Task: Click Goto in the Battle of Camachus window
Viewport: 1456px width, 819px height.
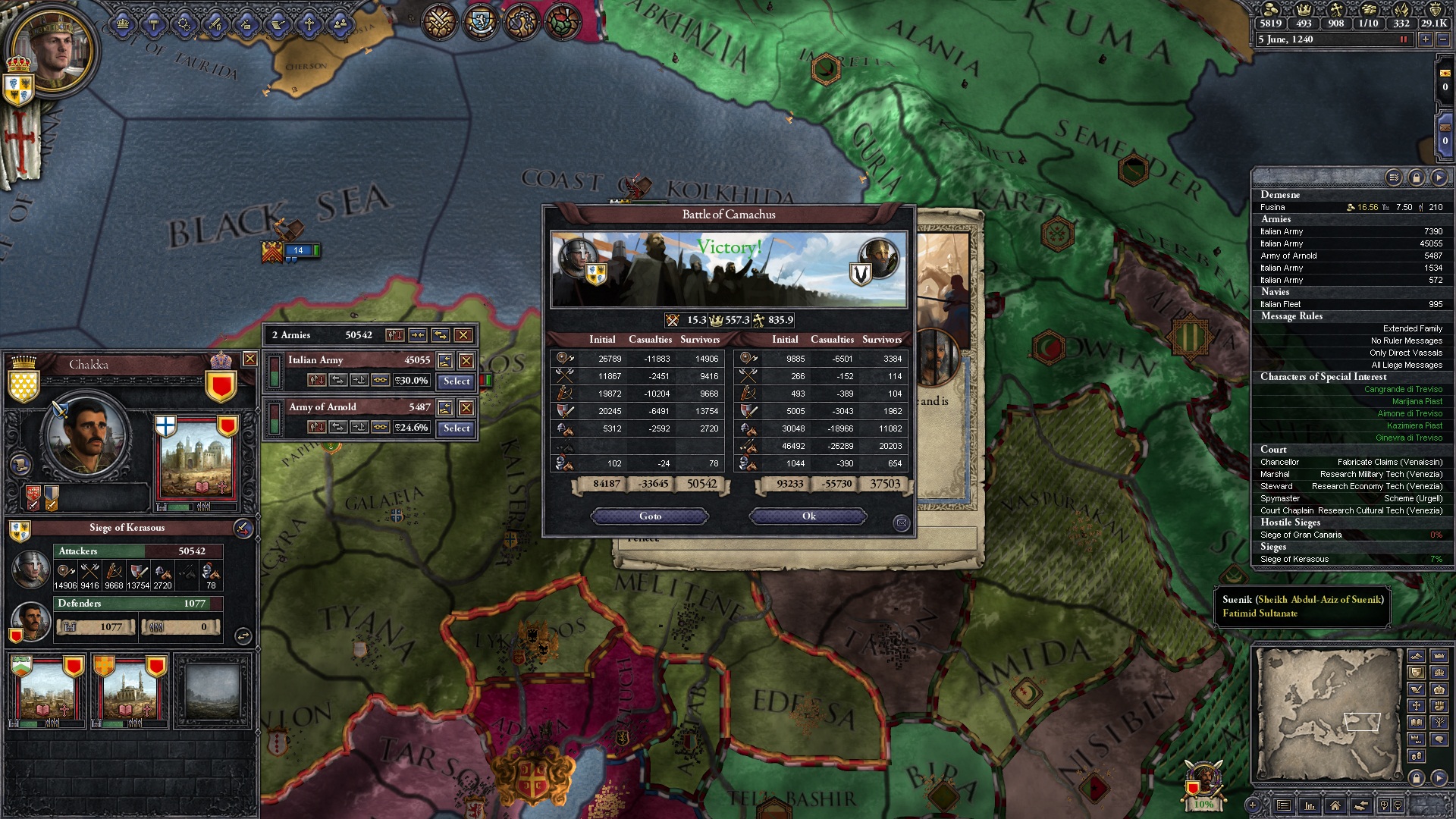Action: pos(650,516)
